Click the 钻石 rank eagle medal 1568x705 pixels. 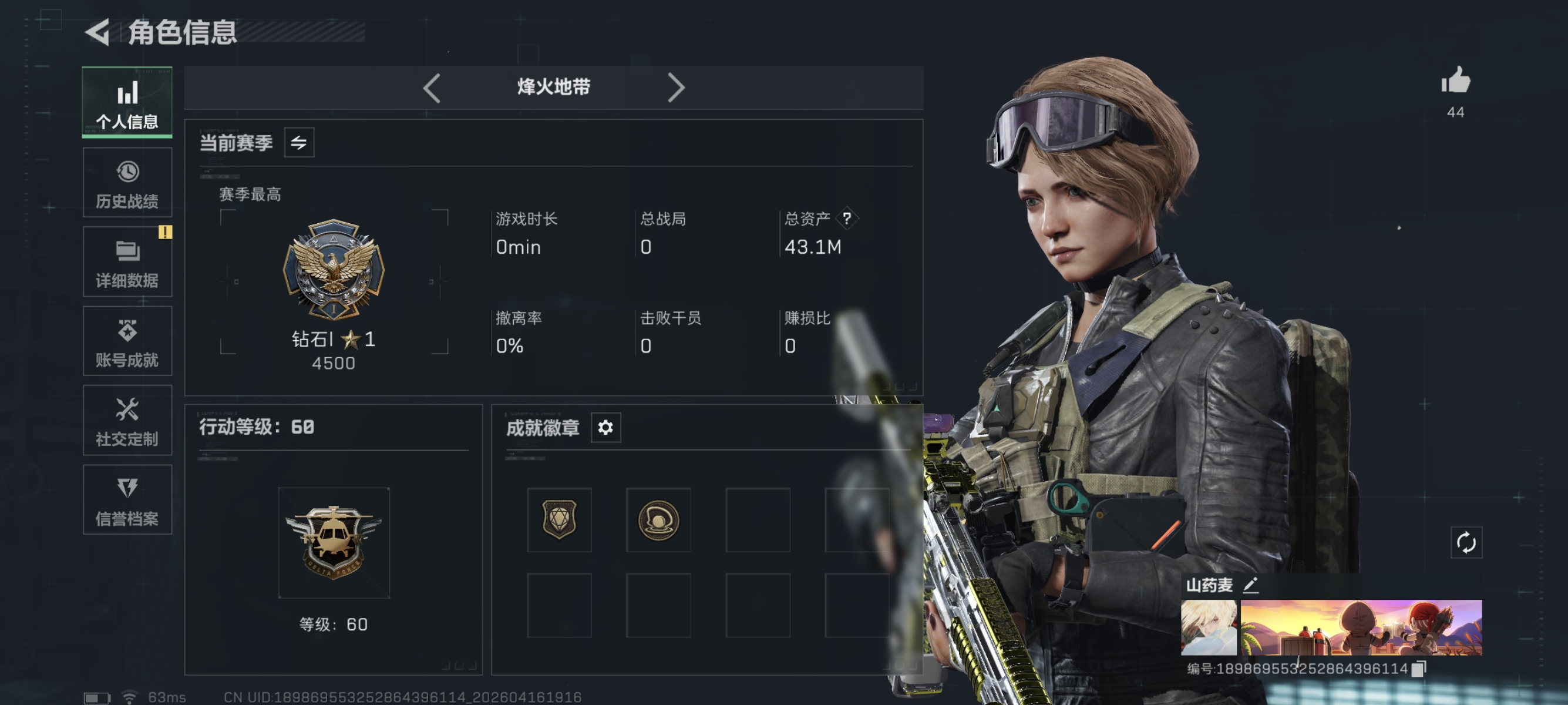click(334, 270)
